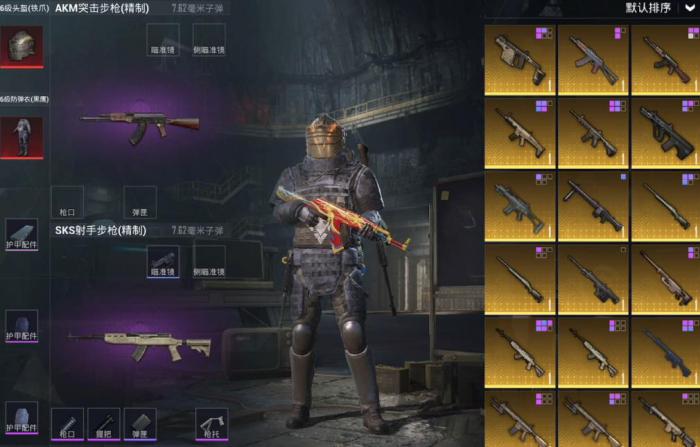This screenshot has height=447, width=700.
Task: Open the AKM 弹匣 magazine slot
Action: pos(140,200)
